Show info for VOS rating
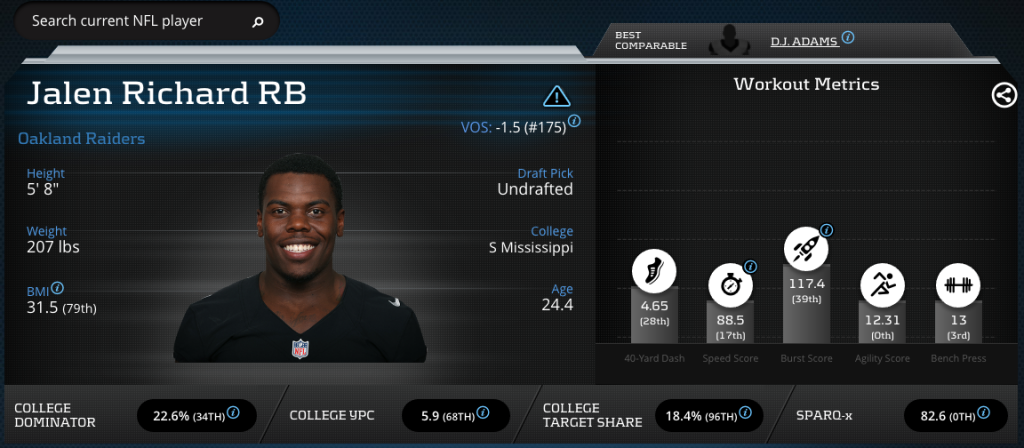 575,123
